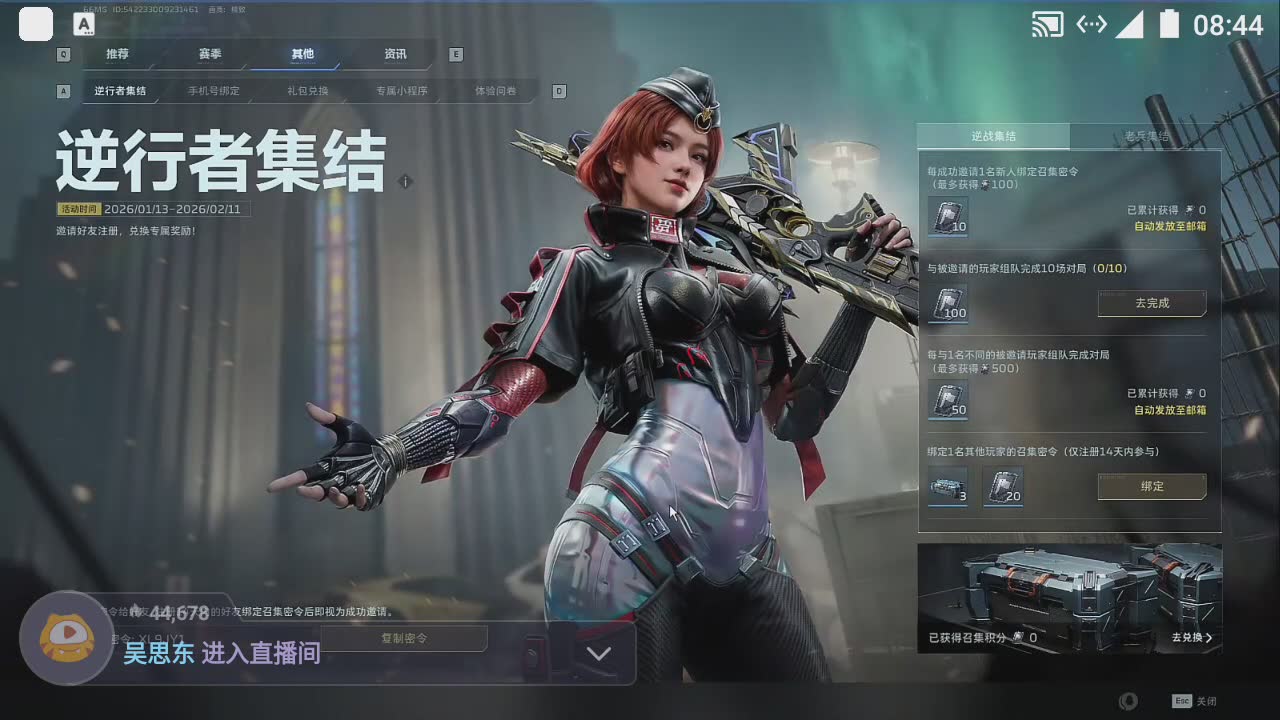Image resolution: width=1280 pixels, height=720 pixels.
Task: Click the 去完成 button
Action: point(1152,303)
